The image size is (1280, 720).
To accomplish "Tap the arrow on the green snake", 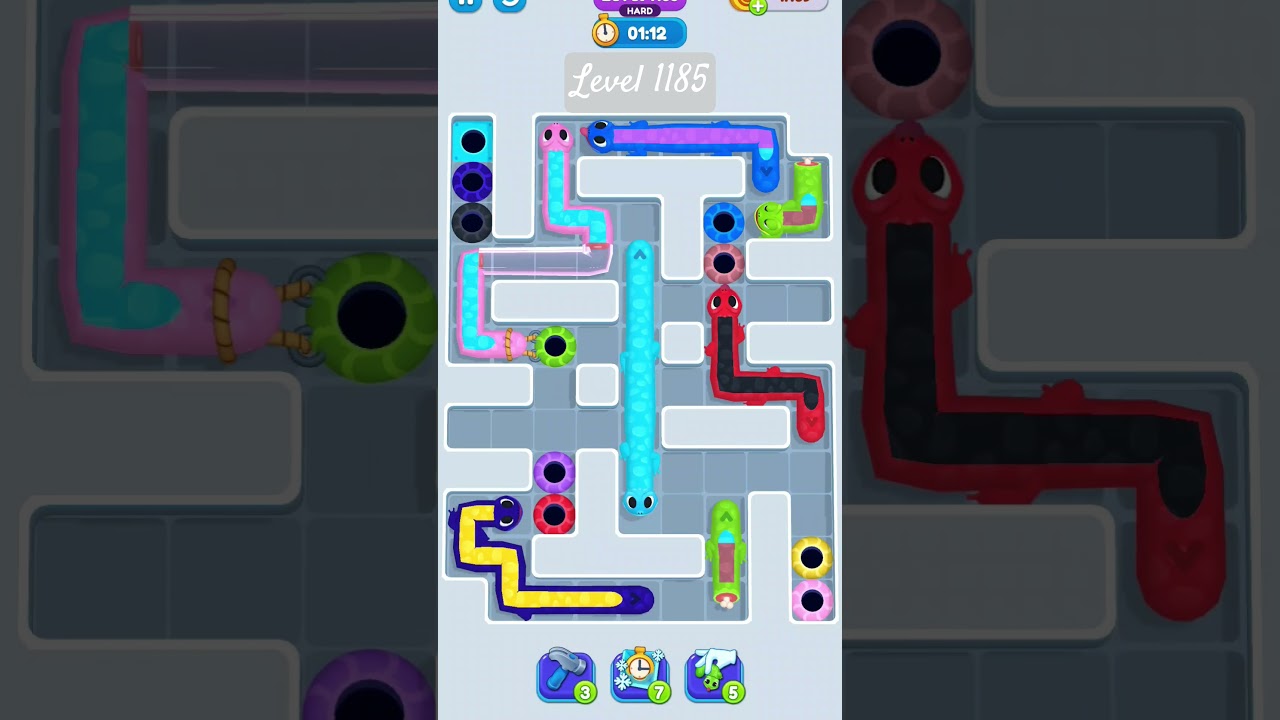I will 726,514.
